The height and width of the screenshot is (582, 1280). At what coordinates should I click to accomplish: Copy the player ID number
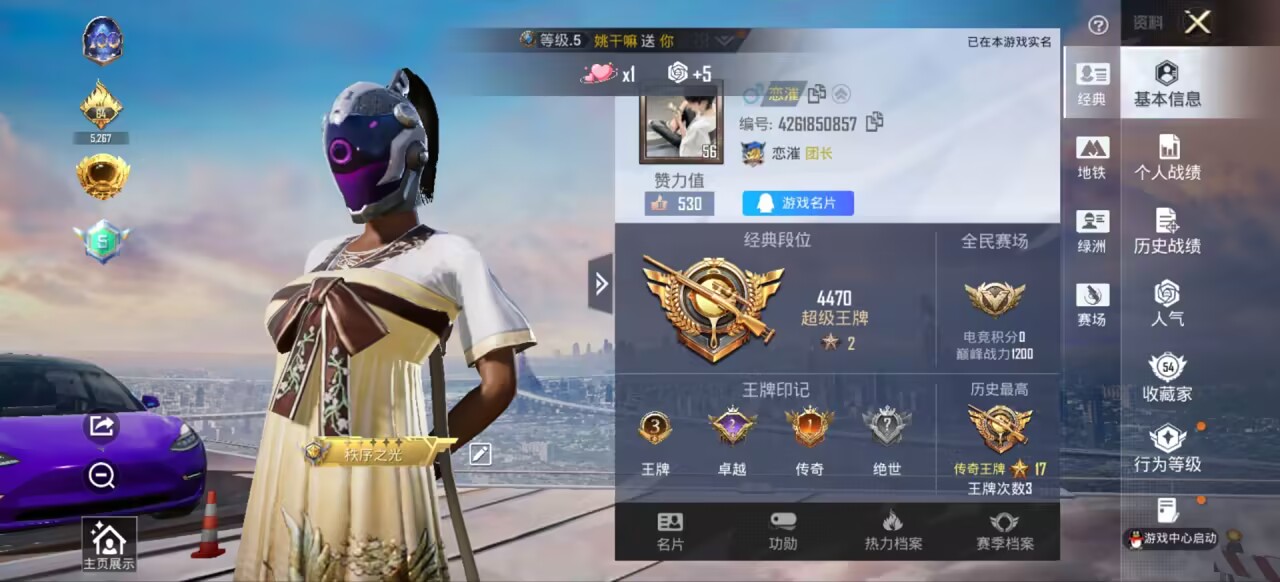tap(875, 122)
